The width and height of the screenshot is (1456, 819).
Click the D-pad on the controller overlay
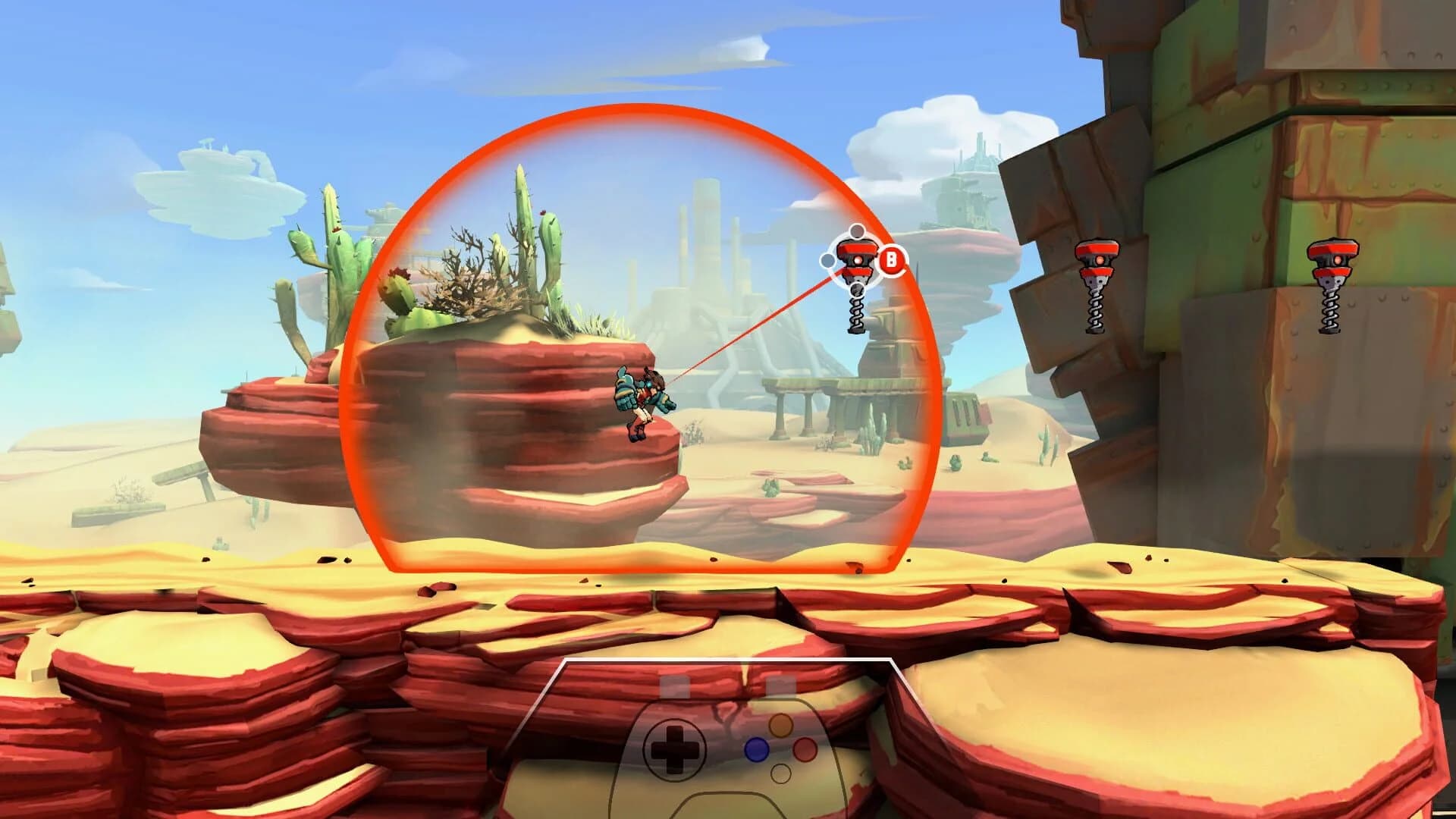675,747
